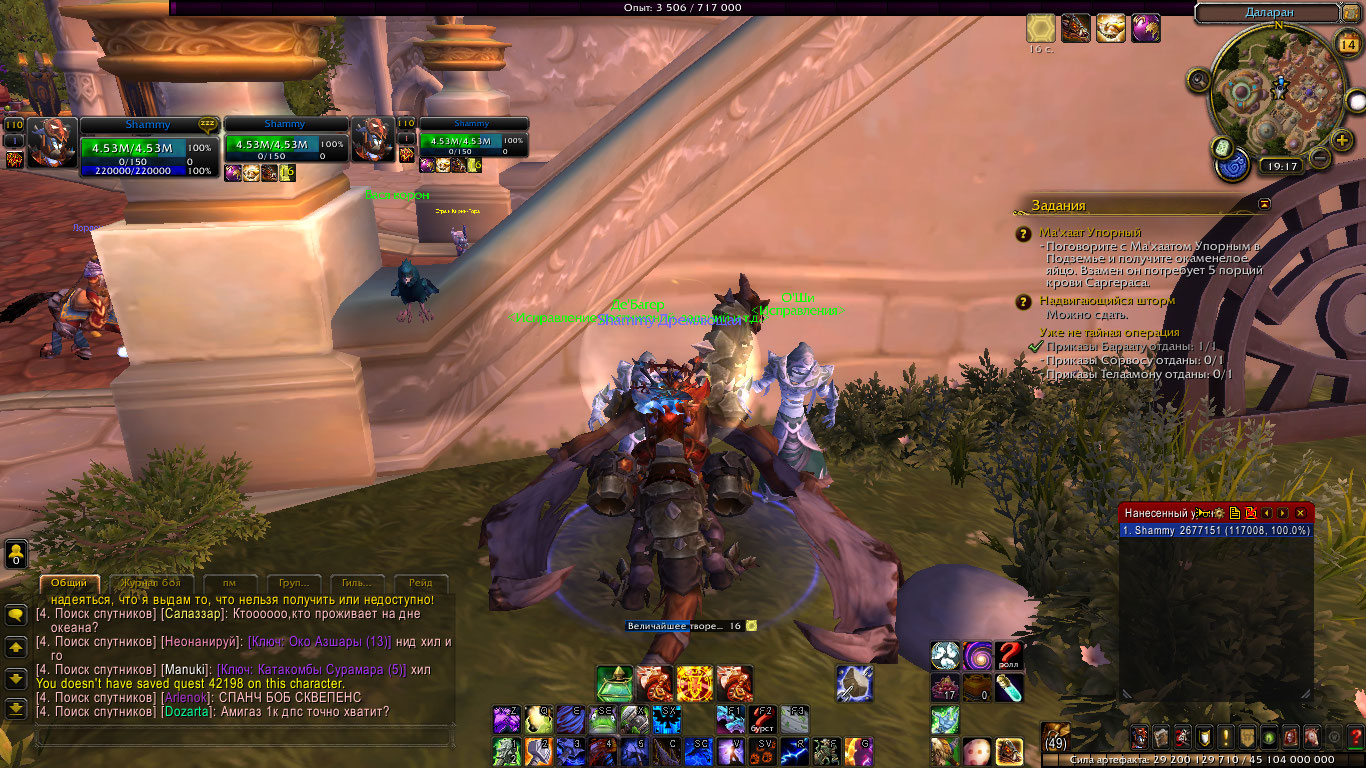This screenshot has width=1366, height=768.
Task: Click the red question mark ролл macro
Action: pos(1009,656)
